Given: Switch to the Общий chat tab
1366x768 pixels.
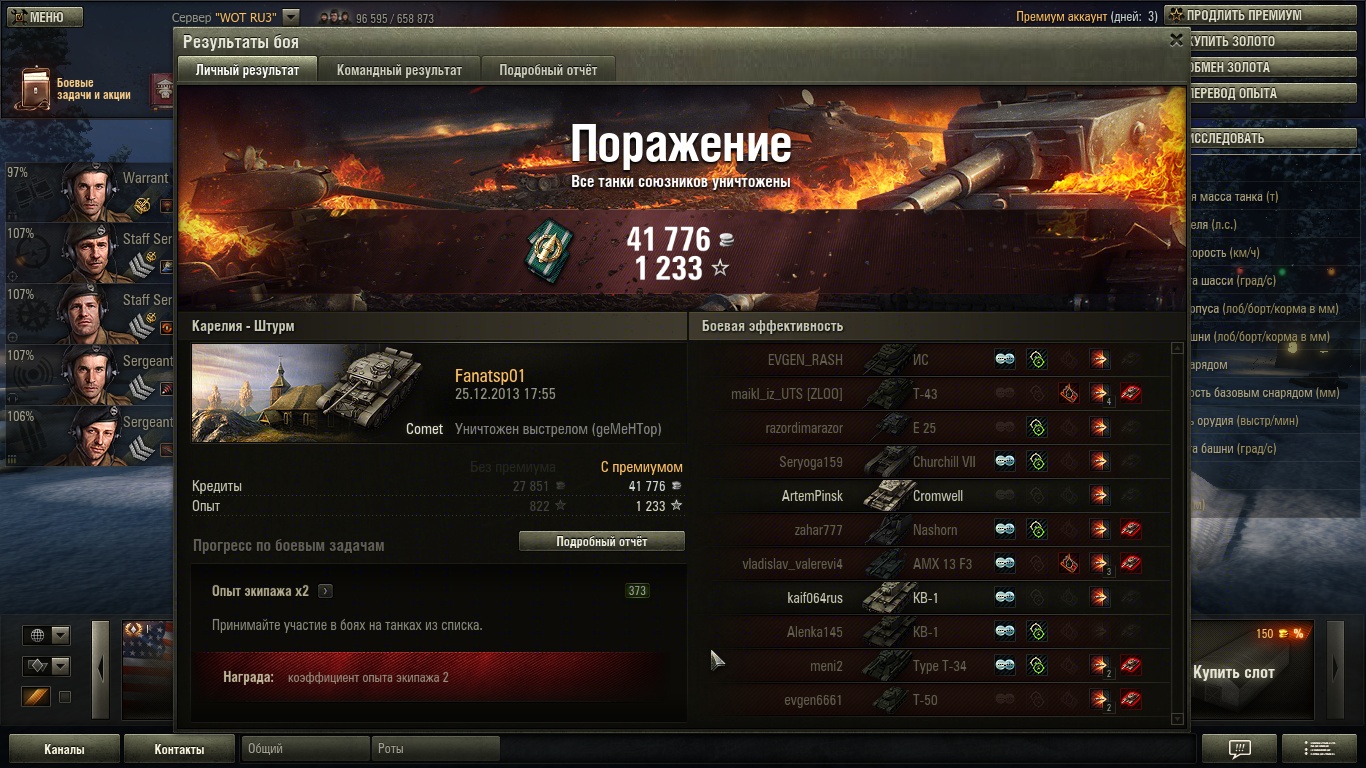Looking at the screenshot, I should (x=304, y=749).
